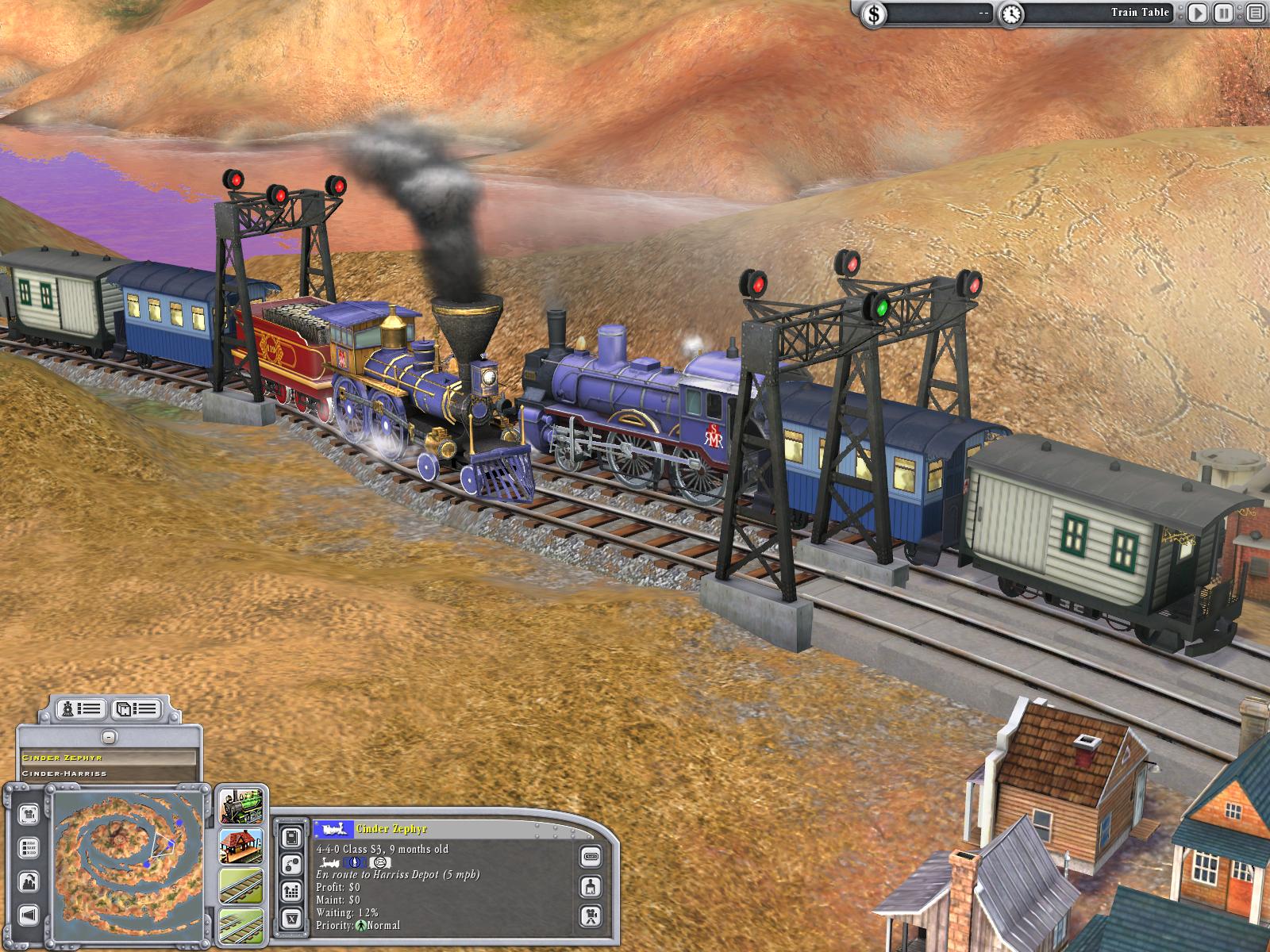The image size is (1270, 952).
Task: Open the train list tab
Action: click(83, 708)
